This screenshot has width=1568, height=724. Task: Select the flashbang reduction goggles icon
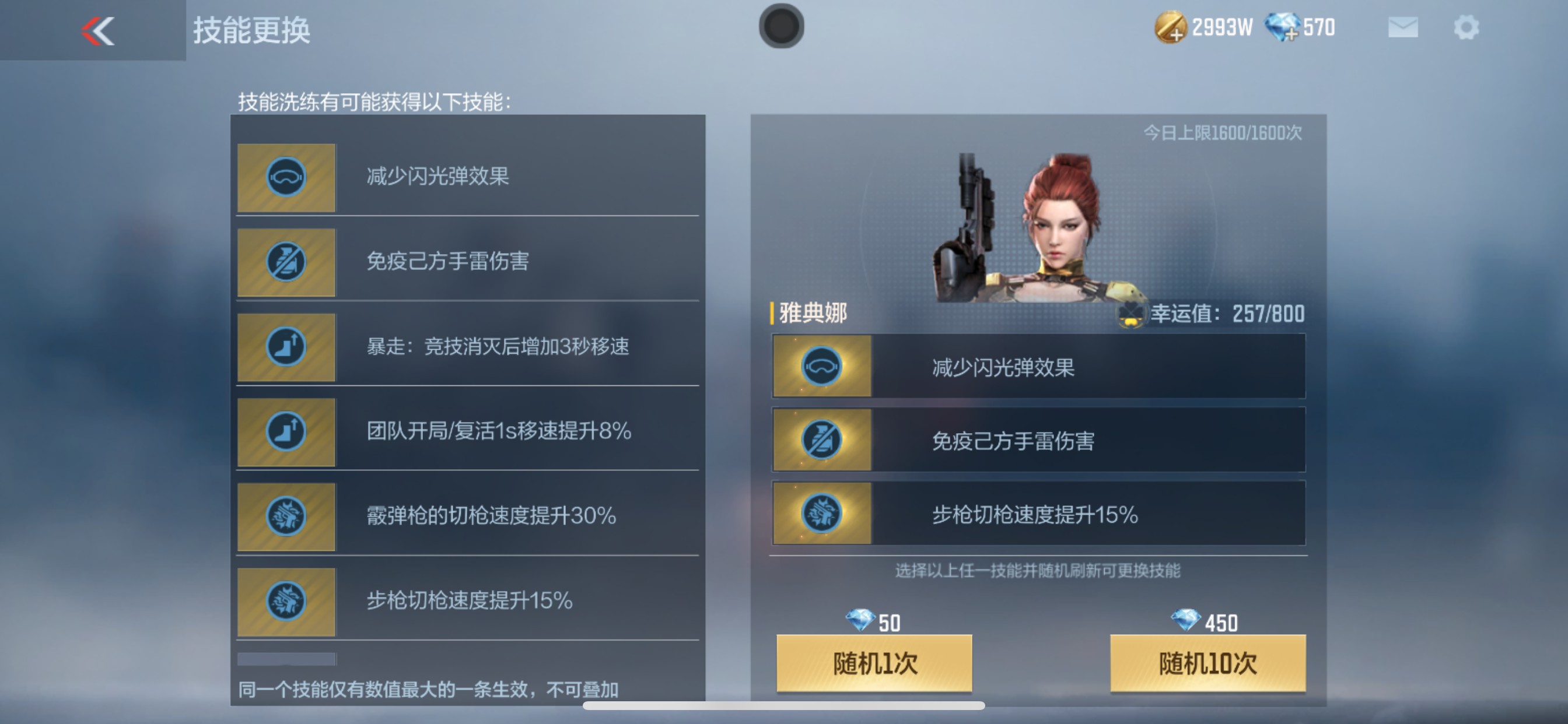click(x=286, y=177)
